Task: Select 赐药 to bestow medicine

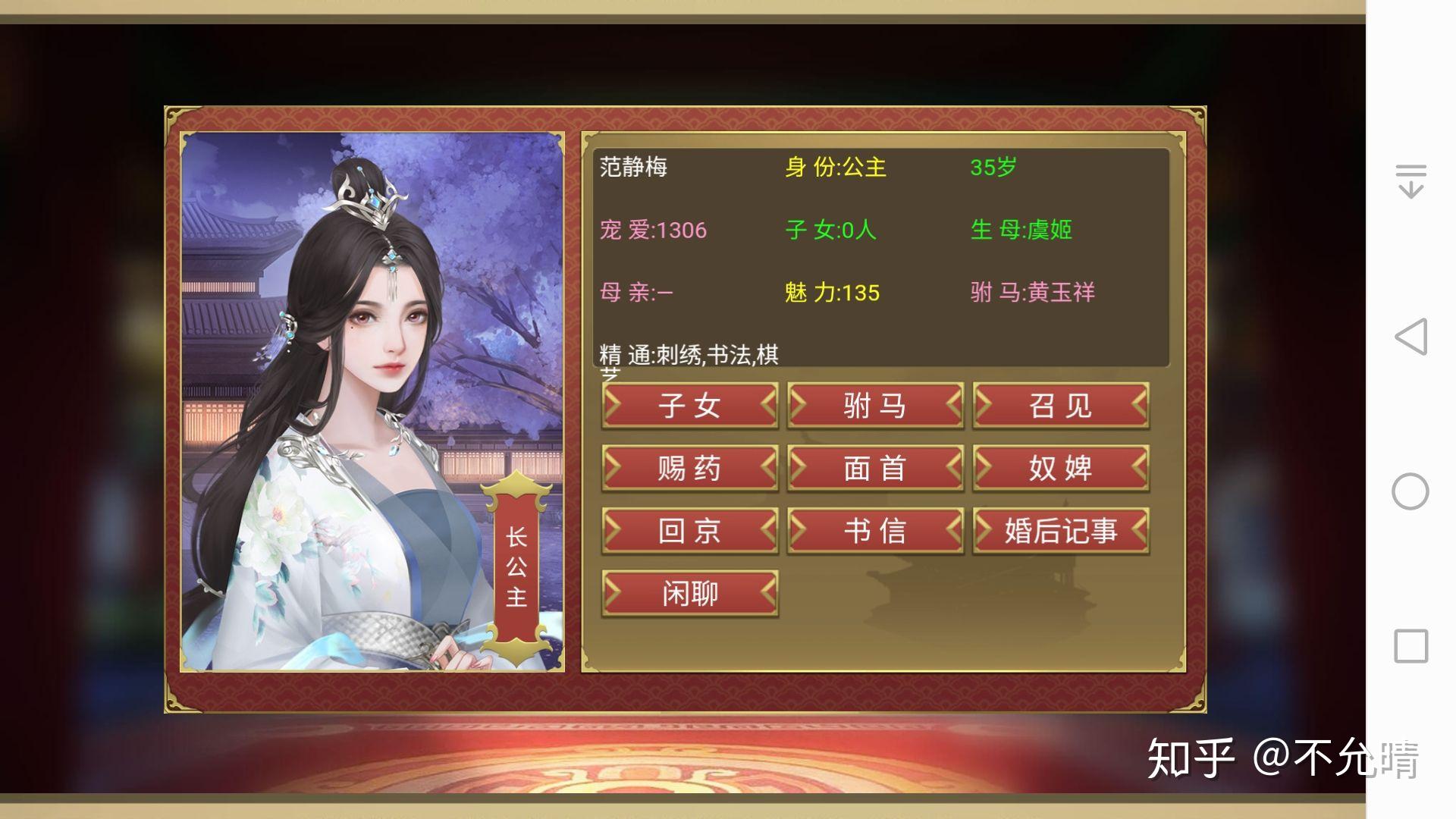Action: pos(690,468)
